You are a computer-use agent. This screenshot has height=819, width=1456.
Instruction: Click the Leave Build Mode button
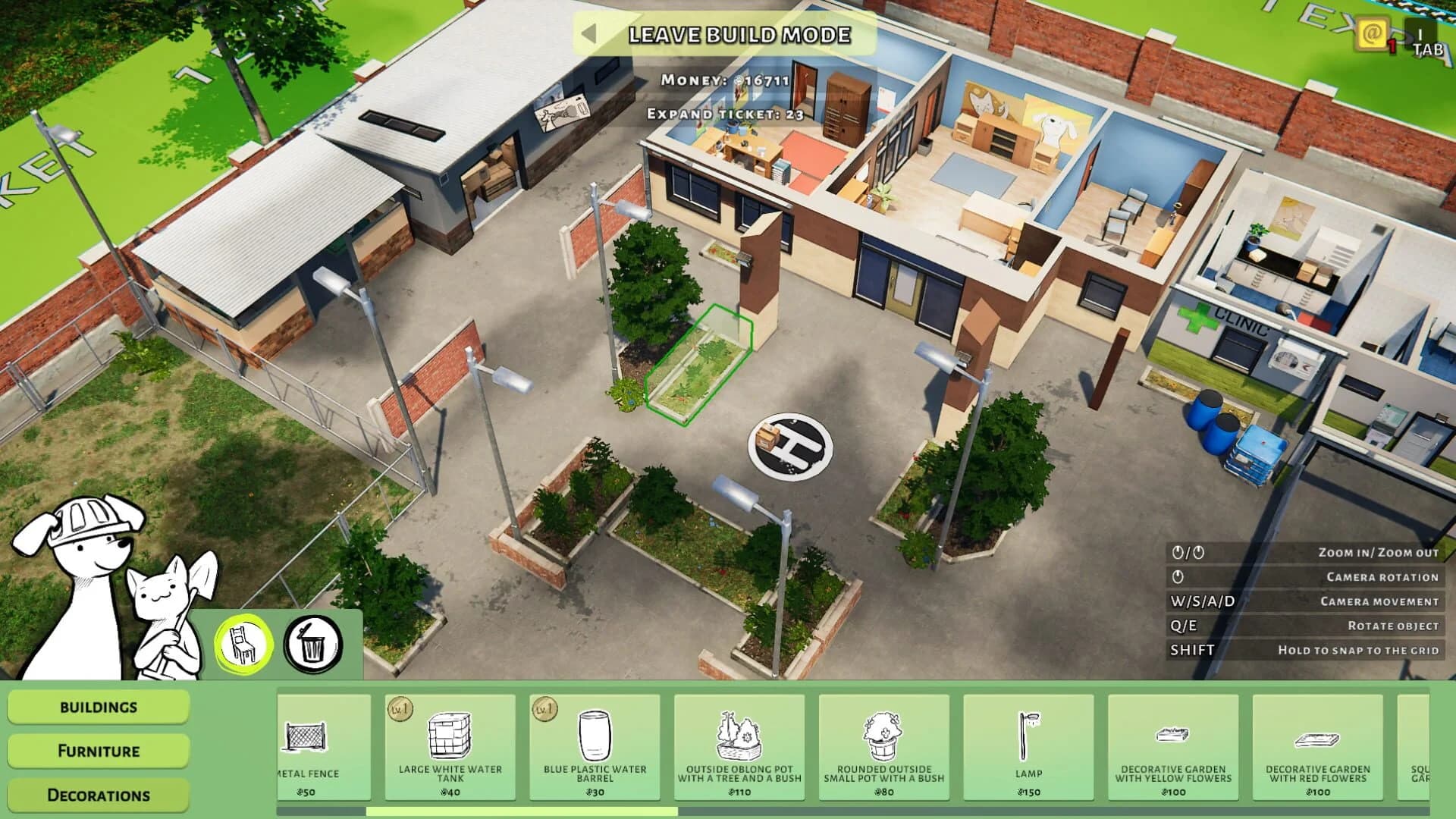click(x=739, y=34)
